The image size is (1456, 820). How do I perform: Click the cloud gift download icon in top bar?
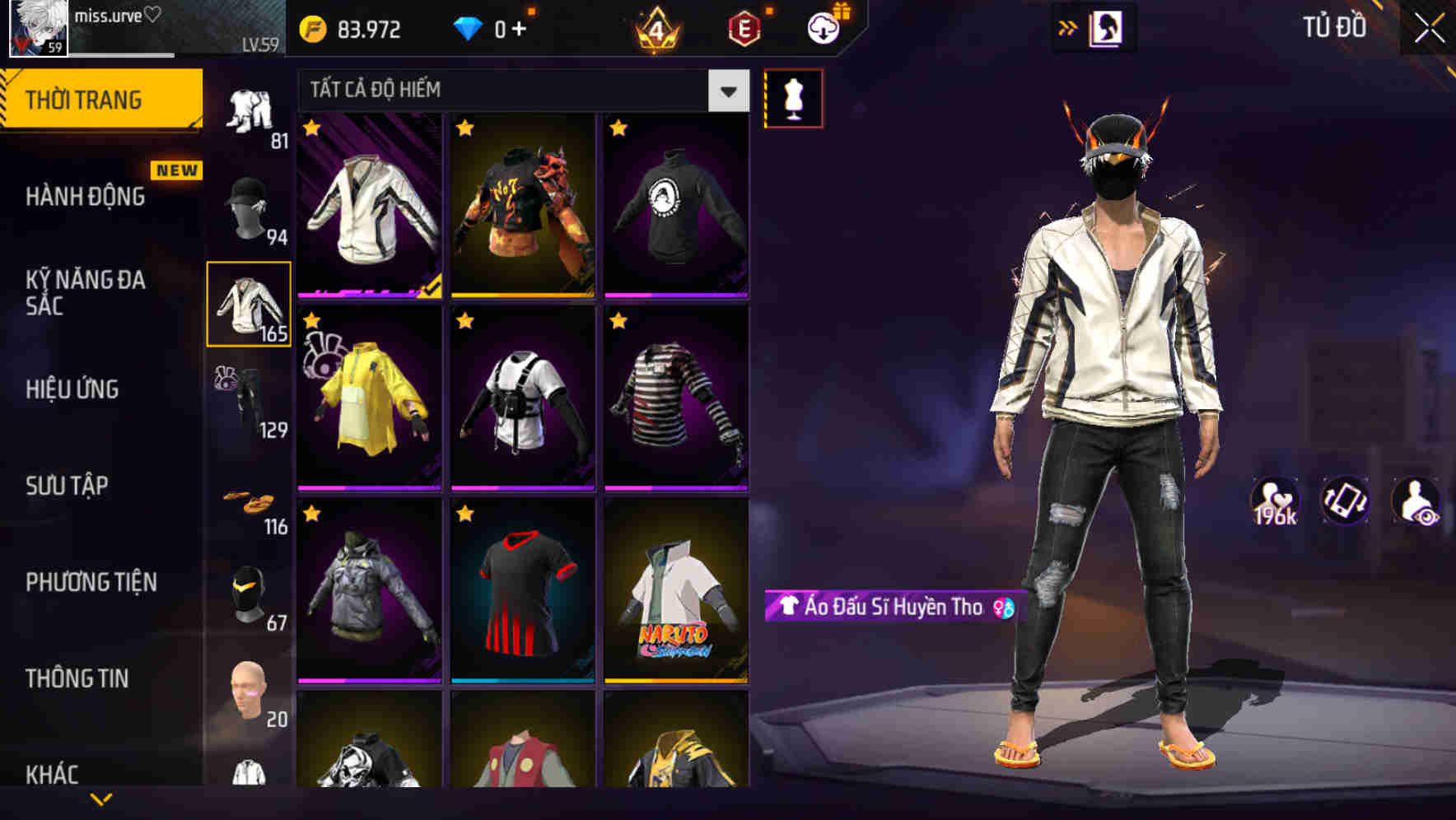tap(822, 27)
